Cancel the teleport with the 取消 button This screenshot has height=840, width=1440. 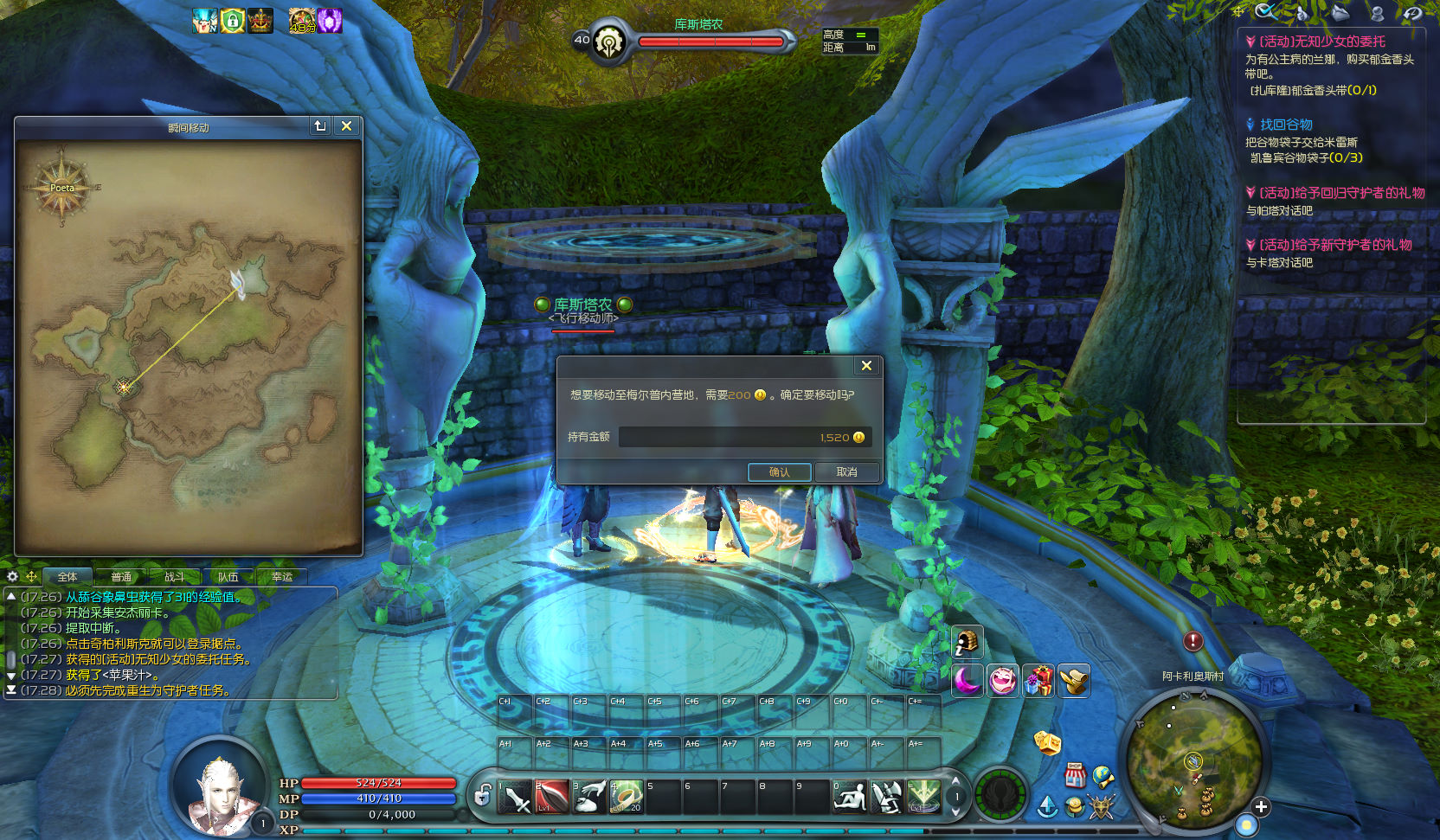click(x=846, y=472)
